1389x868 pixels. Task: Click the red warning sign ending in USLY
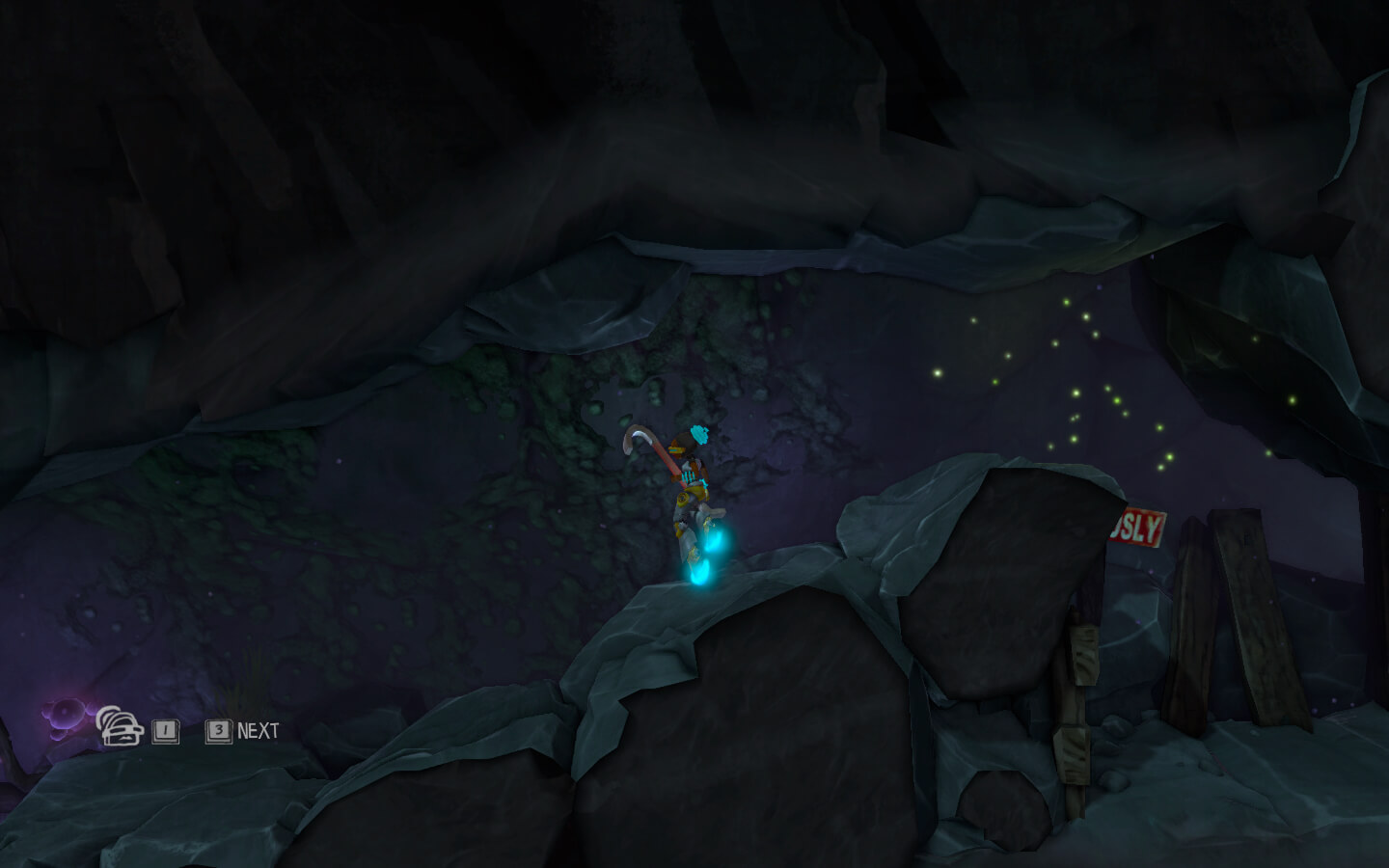point(1138,529)
